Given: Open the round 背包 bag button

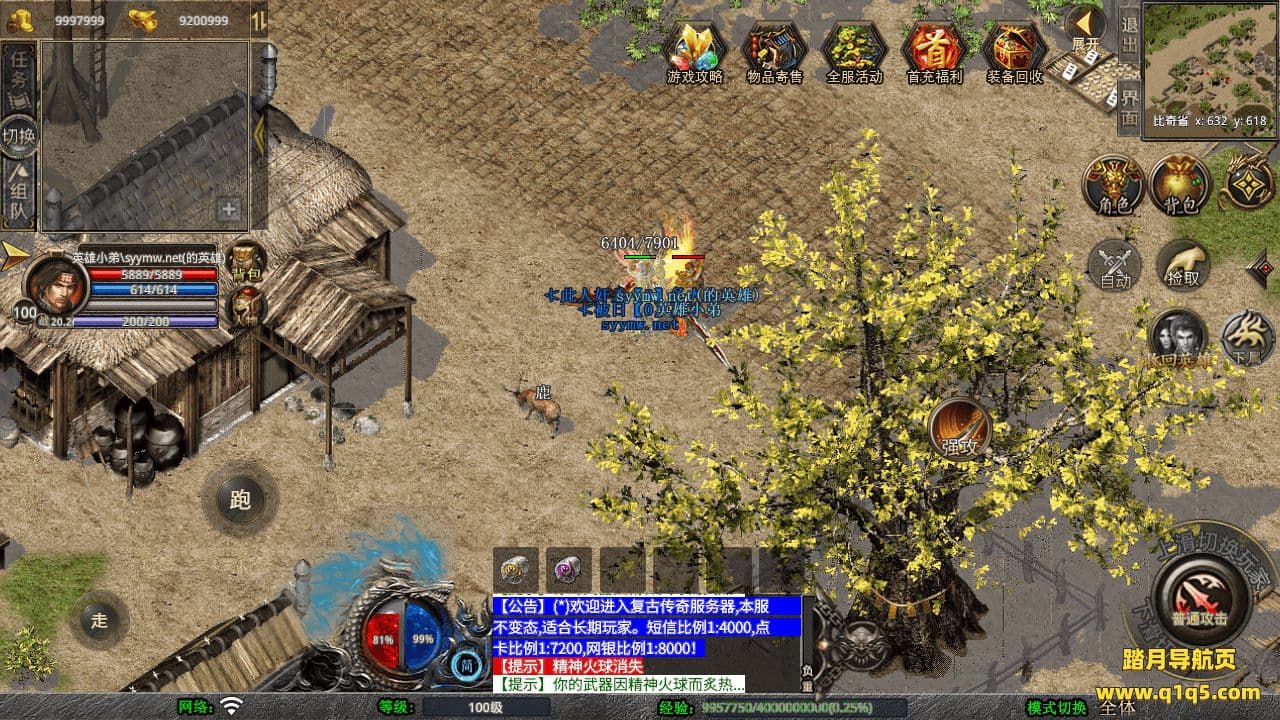Looking at the screenshot, I should [x=1180, y=185].
